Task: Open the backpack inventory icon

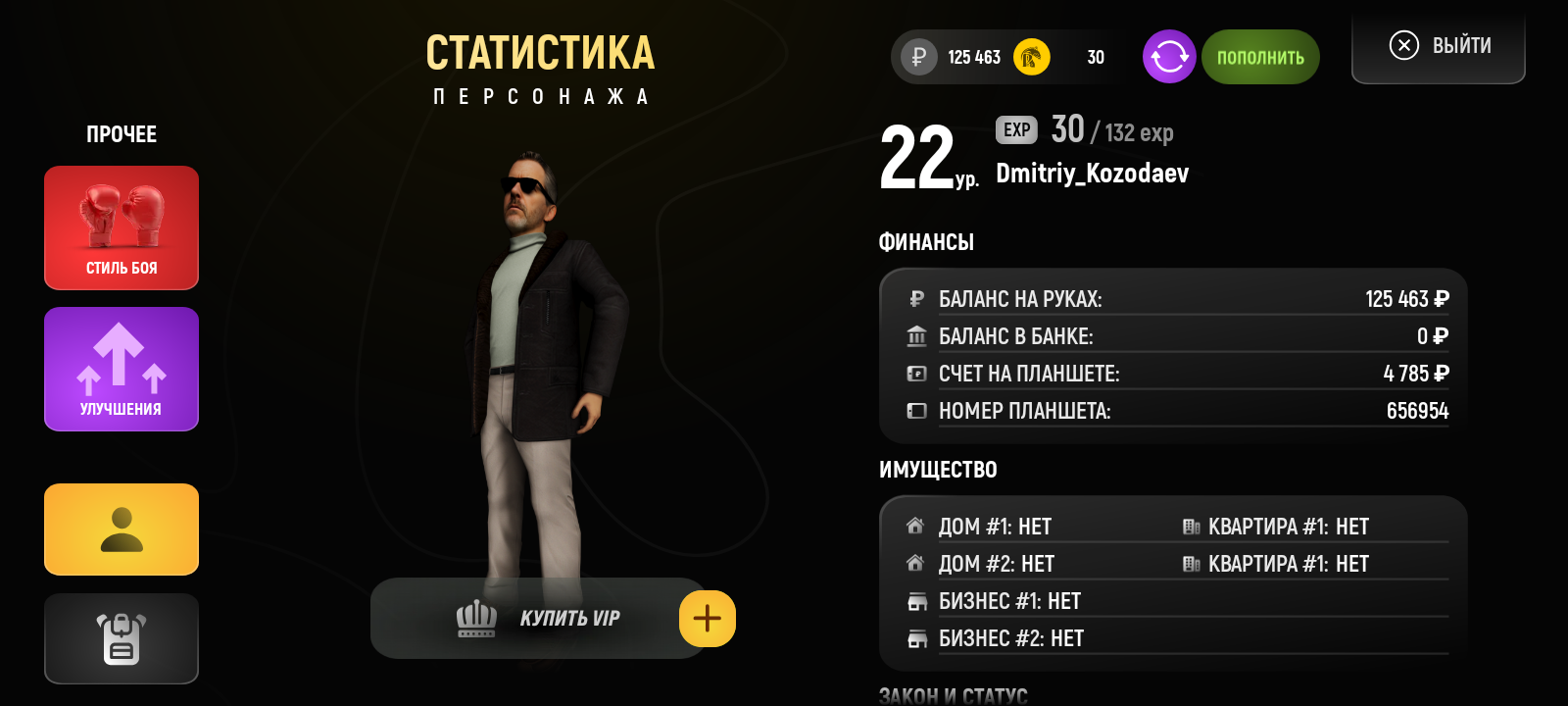Action: 121,638
